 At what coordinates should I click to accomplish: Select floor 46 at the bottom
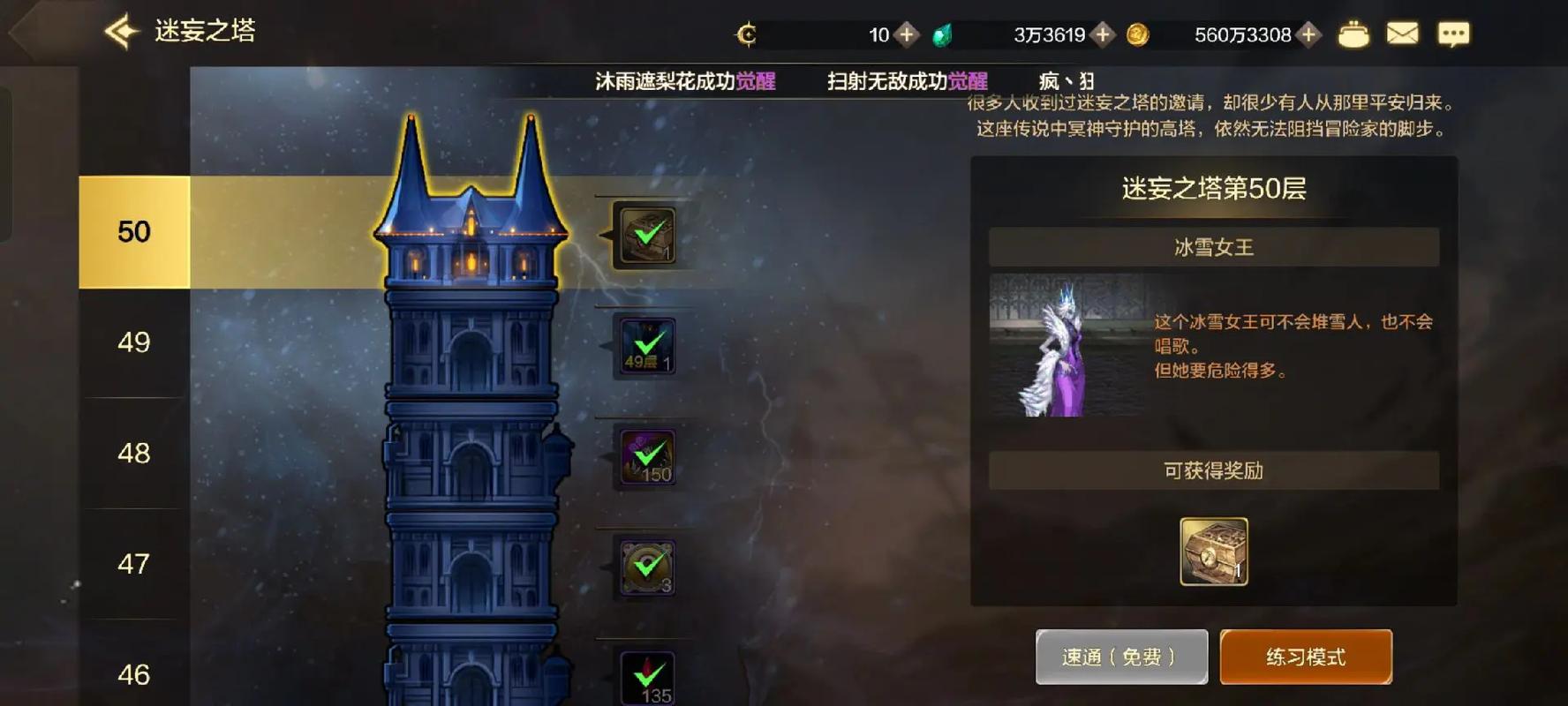point(133,675)
